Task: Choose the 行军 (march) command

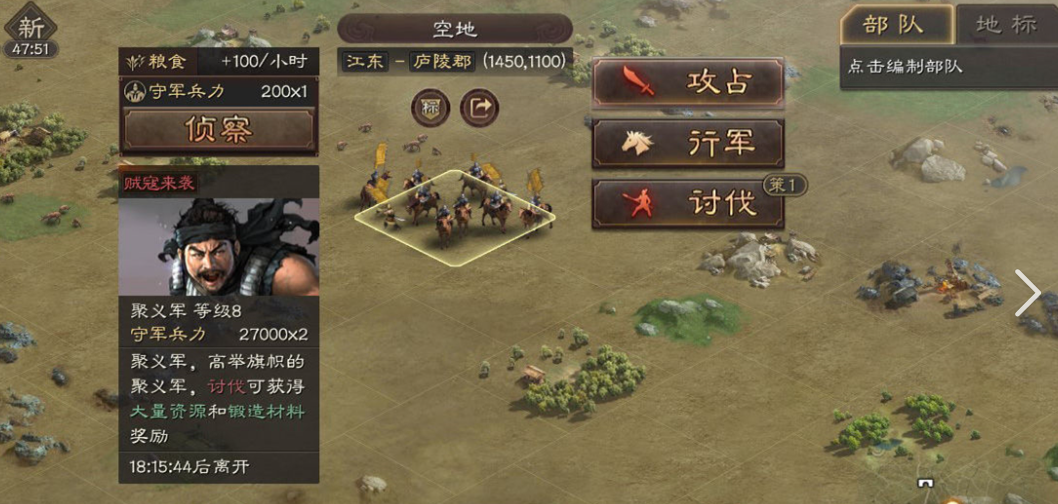Action: (x=688, y=143)
